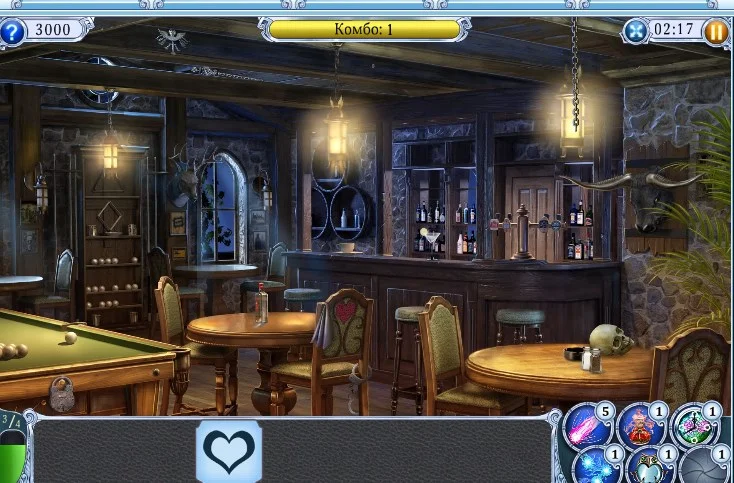Viewport: 734px width, 483px height.
Task: Click the blue cross icon beside timer
Action: pos(637,31)
